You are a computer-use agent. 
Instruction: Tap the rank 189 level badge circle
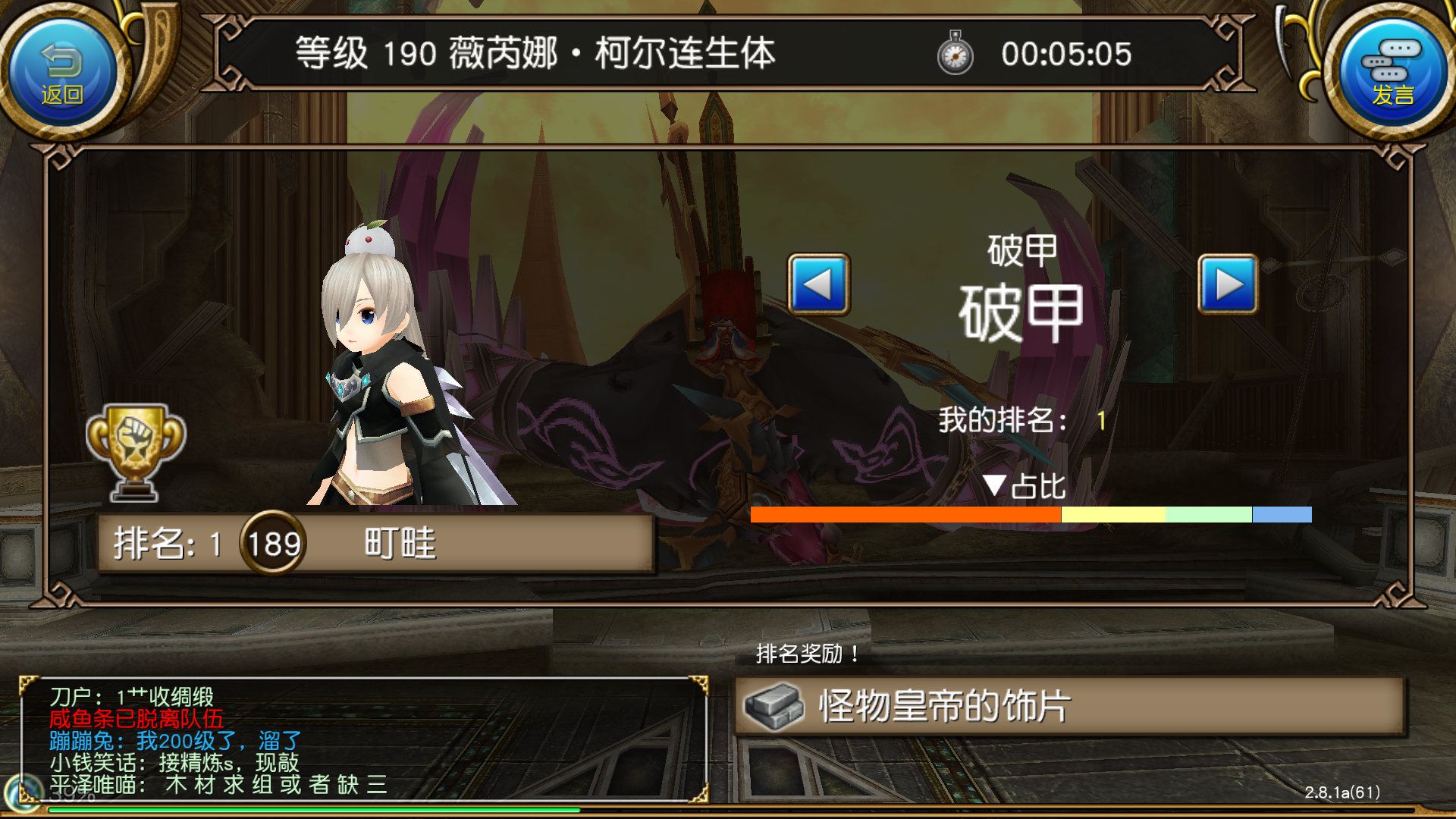[272, 542]
